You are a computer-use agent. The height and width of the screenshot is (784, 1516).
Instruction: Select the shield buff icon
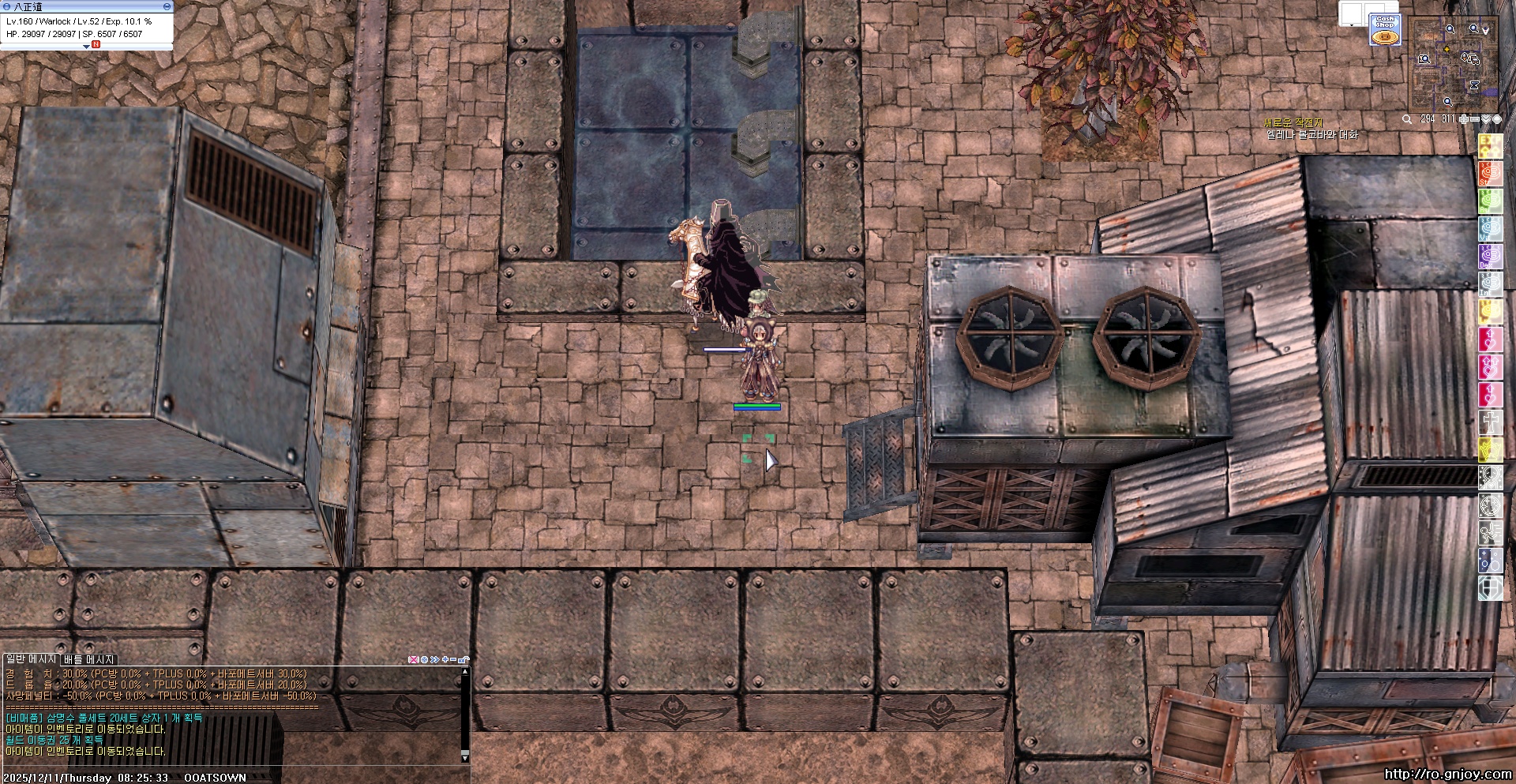pyautogui.click(x=1490, y=588)
